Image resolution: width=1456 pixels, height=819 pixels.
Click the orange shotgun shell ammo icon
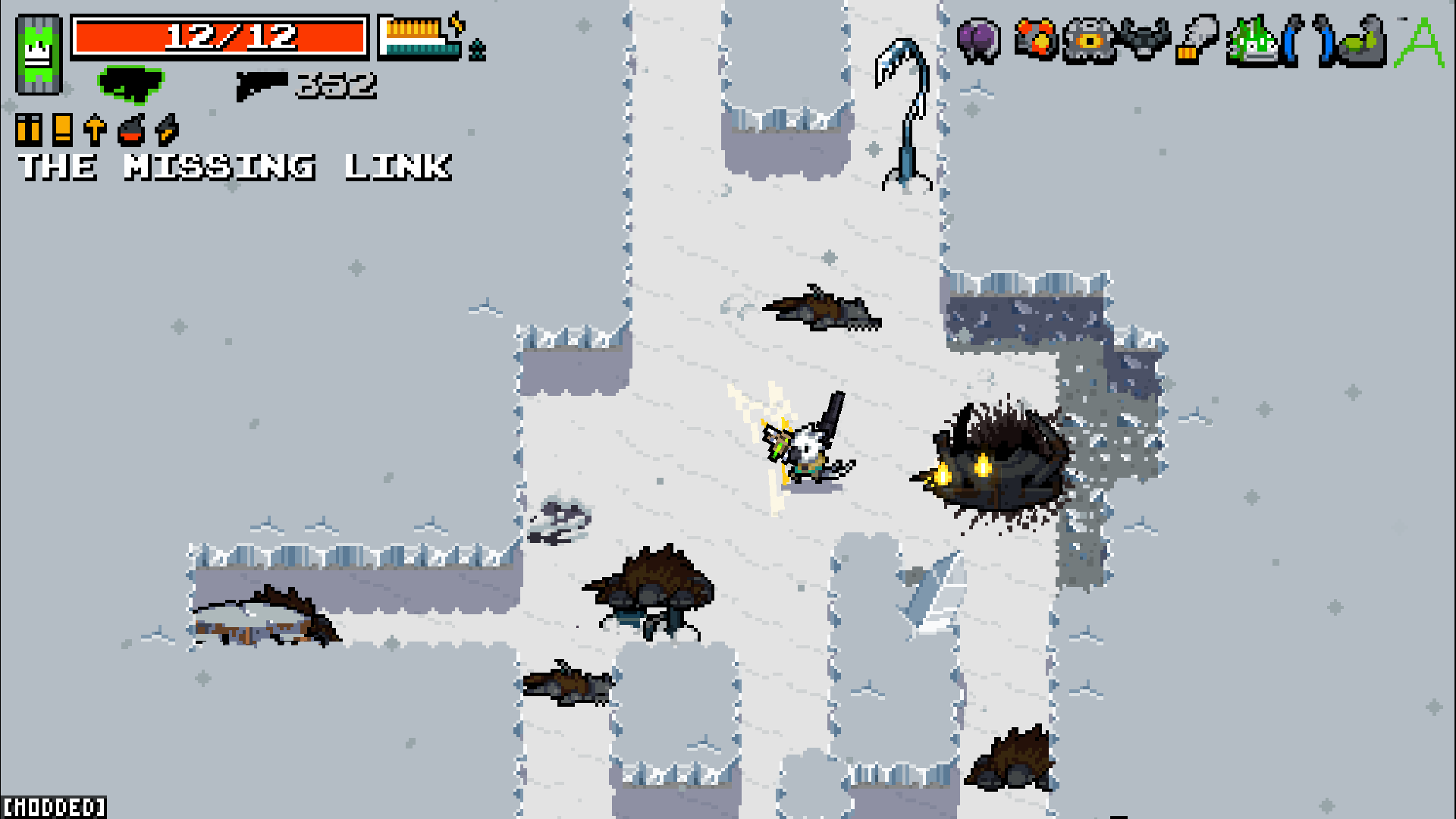(62, 130)
